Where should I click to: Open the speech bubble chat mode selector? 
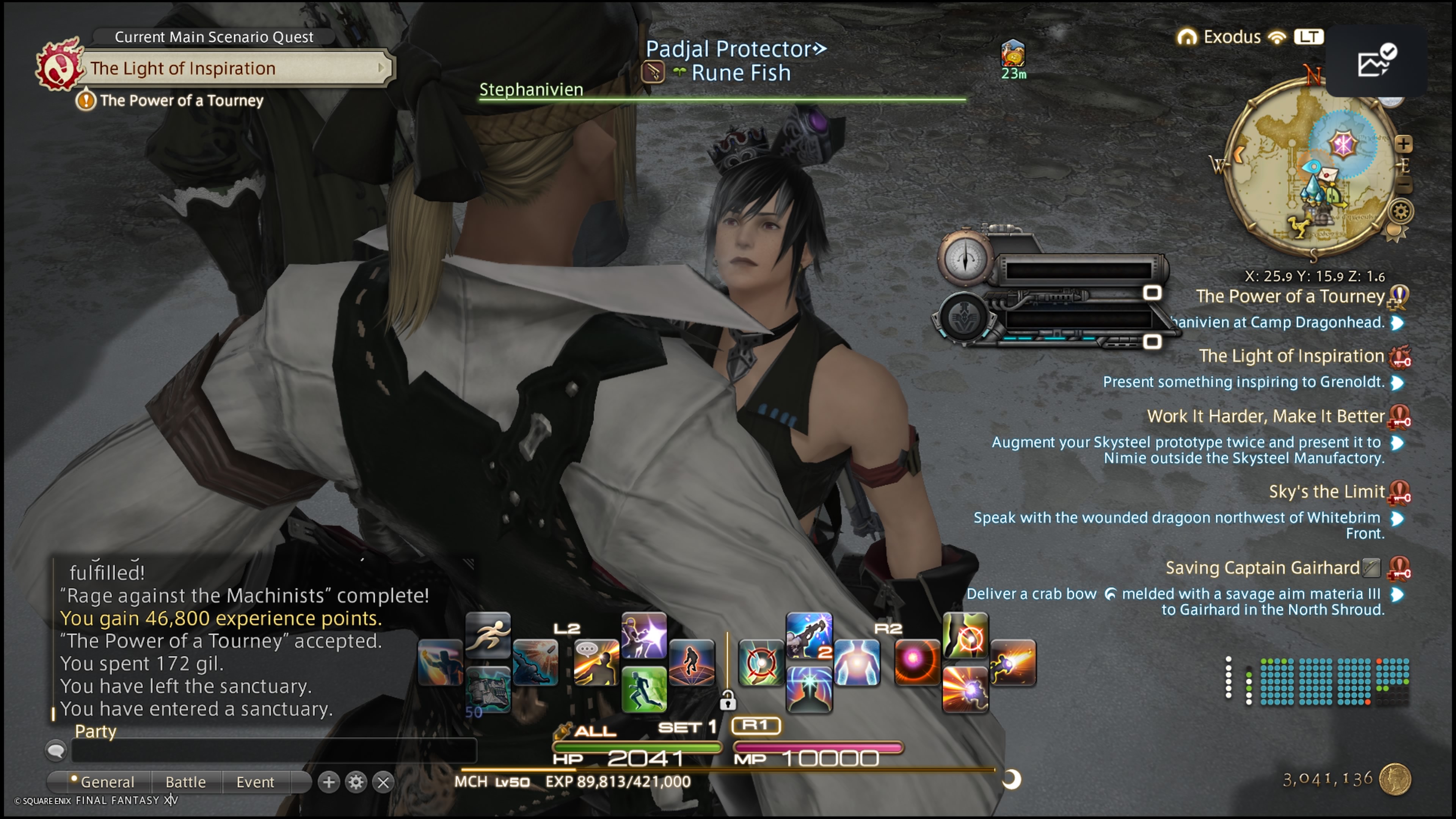click(56, 751)
